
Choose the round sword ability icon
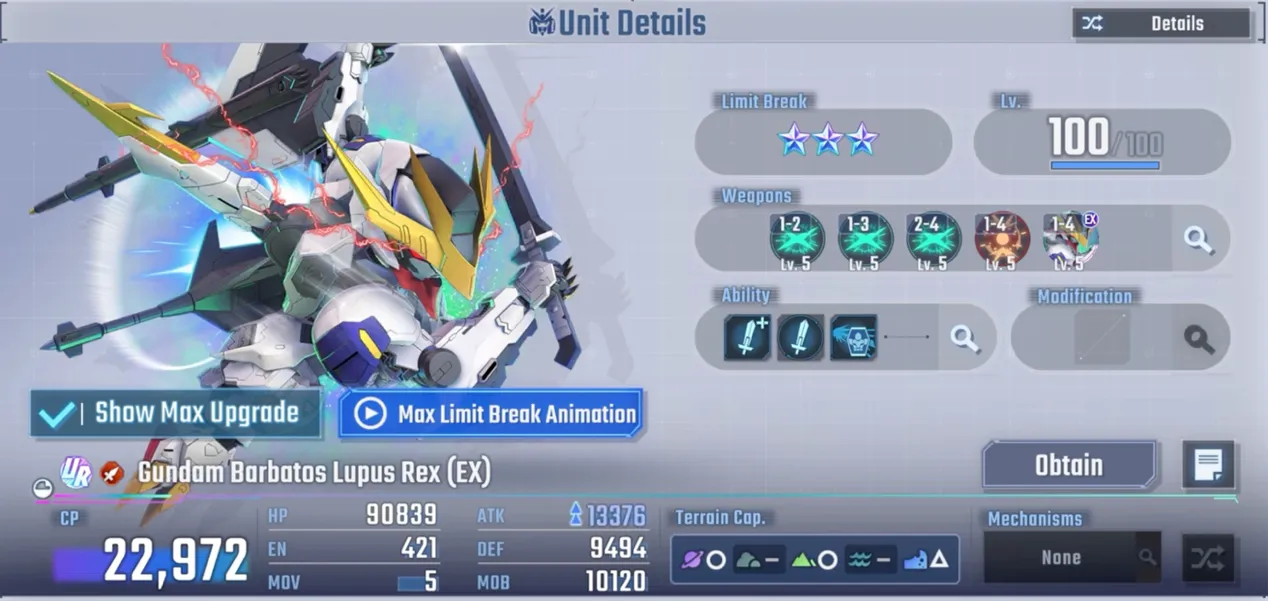coord(800,338)
